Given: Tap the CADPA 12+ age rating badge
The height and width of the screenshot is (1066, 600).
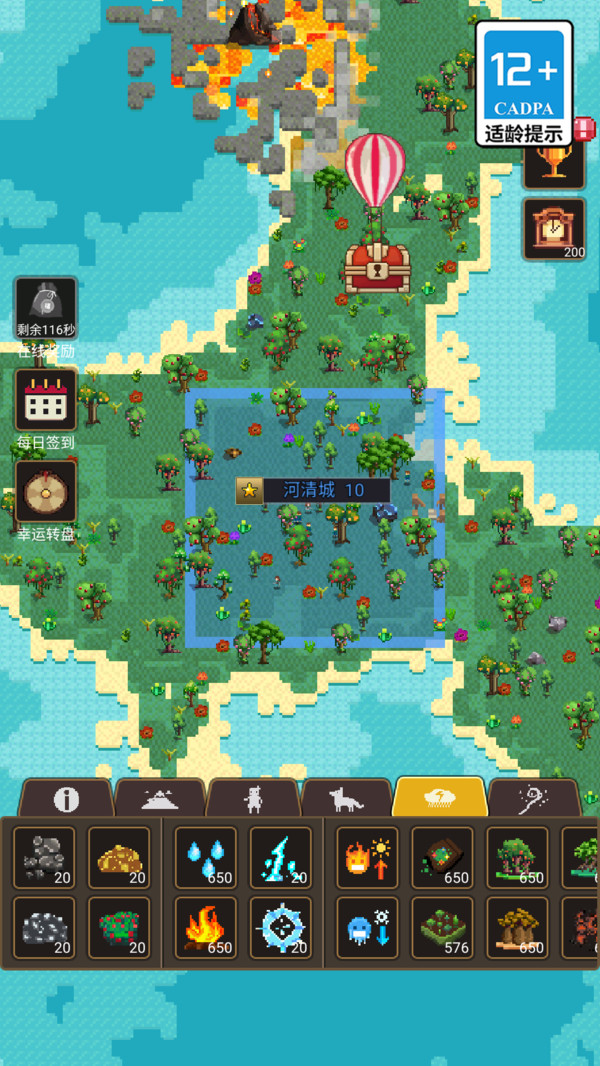Looking at the screenshot, I should (525, 83).
